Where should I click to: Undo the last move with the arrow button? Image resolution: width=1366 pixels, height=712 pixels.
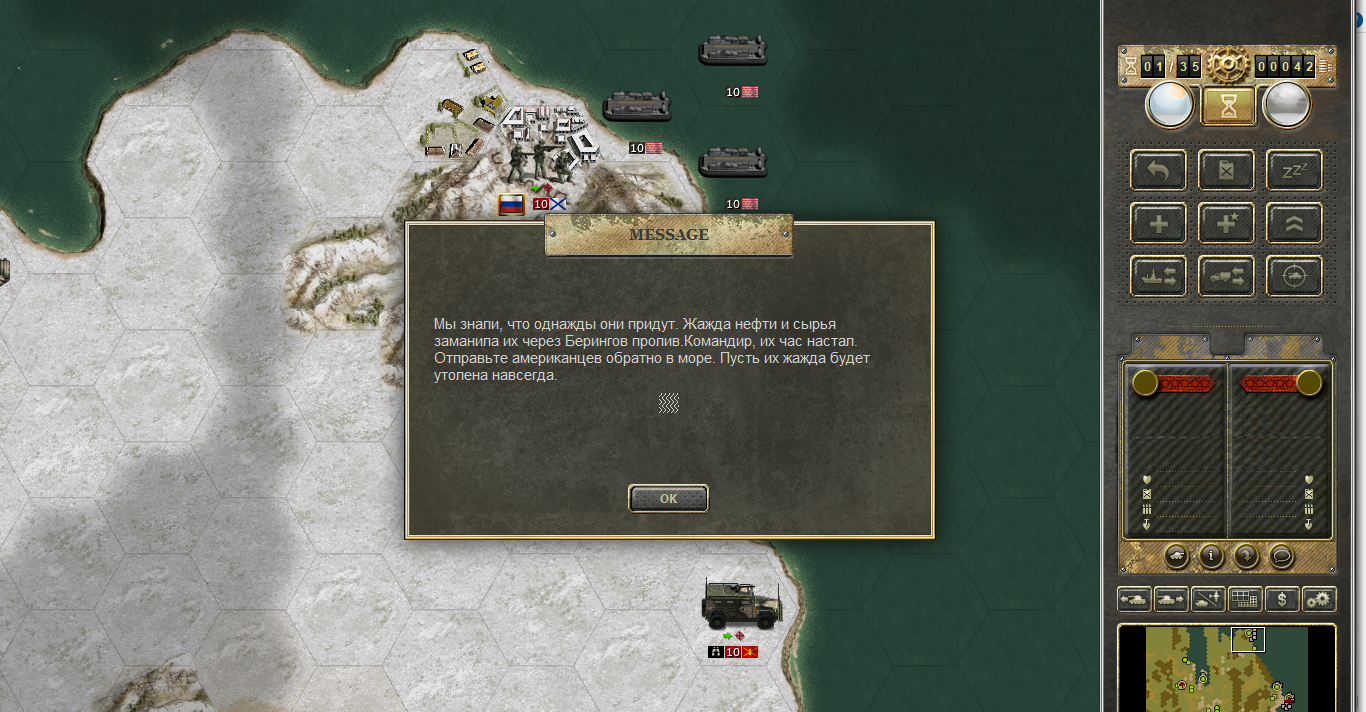[x=1158, y=170]
